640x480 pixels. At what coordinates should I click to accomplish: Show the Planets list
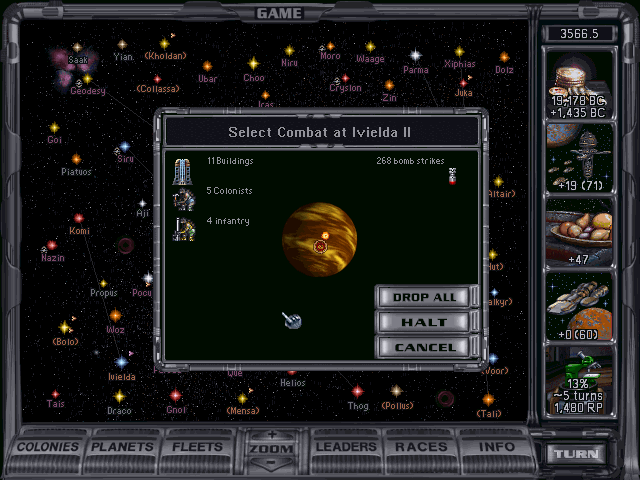124,447
